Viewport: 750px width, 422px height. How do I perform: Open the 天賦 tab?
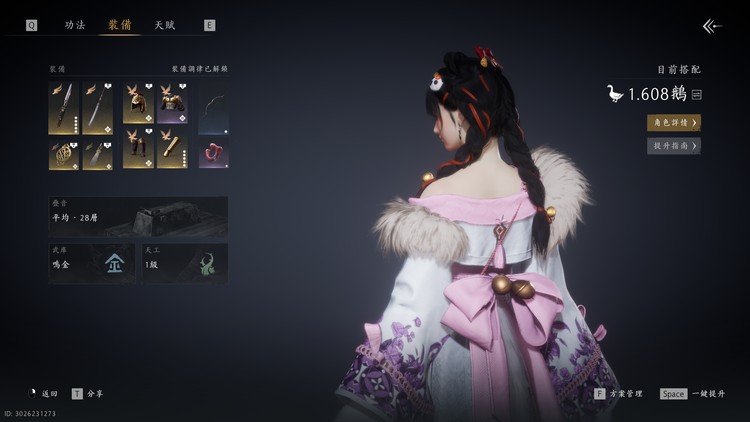tap(164, 25)
